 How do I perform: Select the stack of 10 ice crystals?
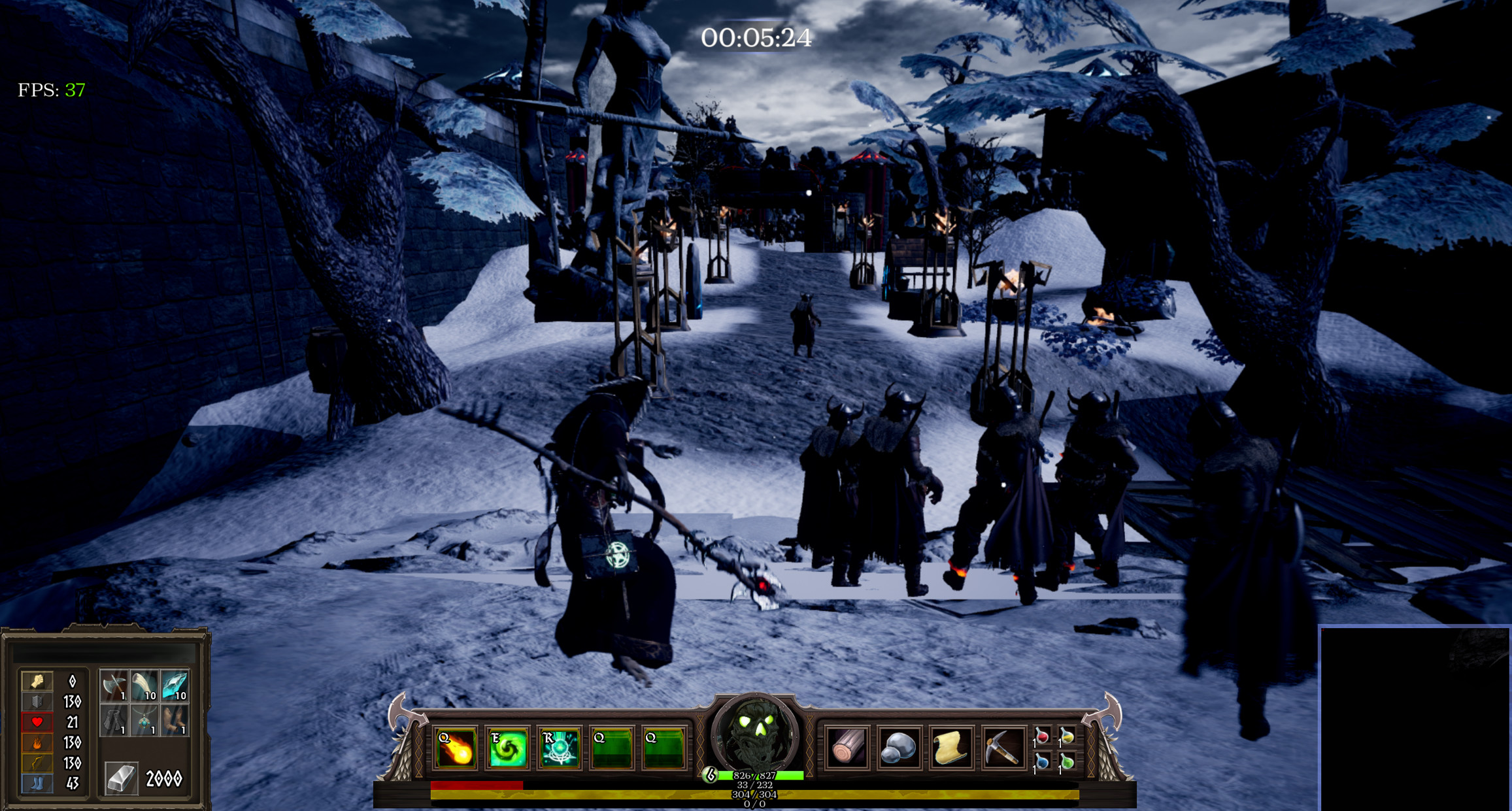pos(175,686)
